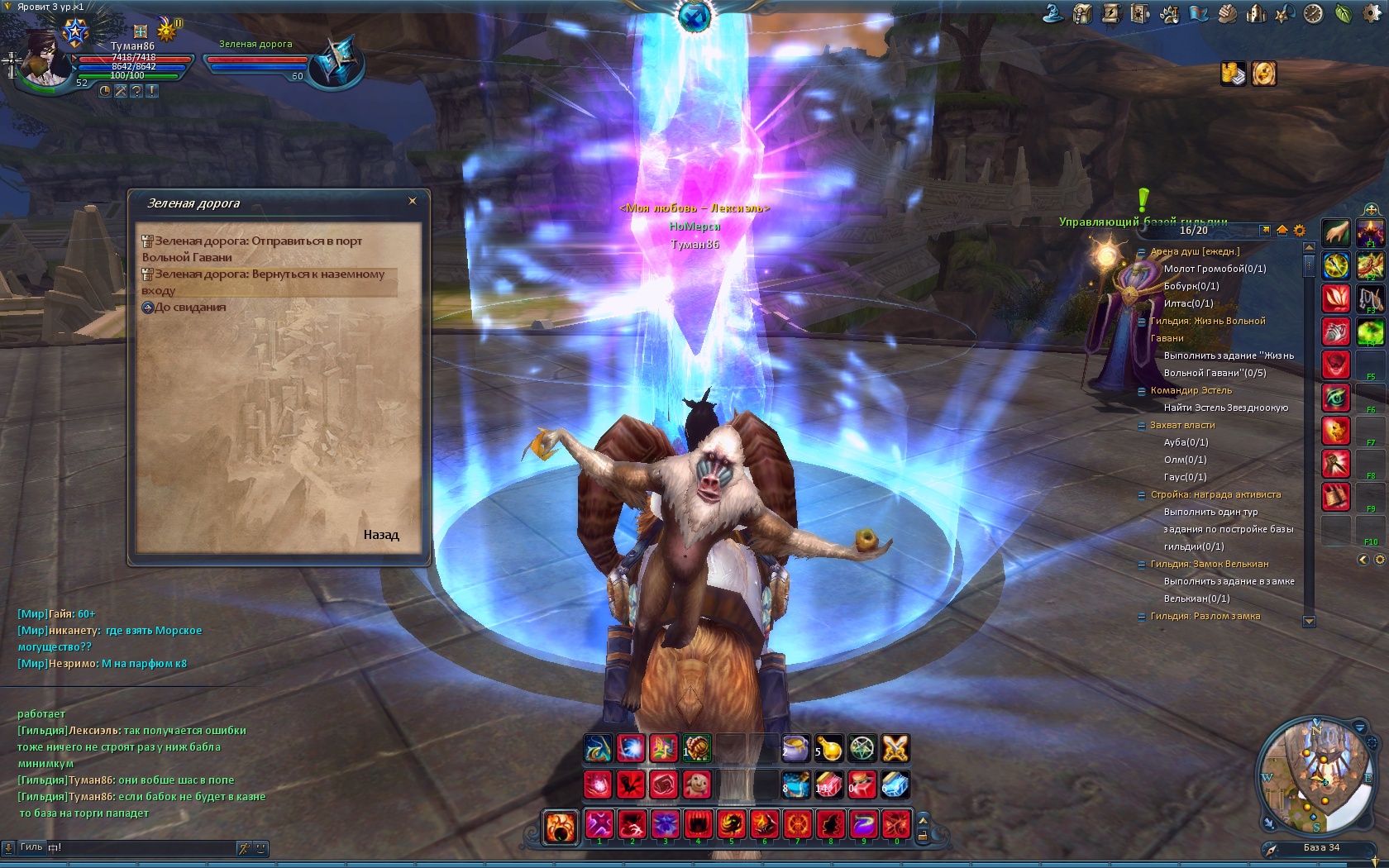This screenshot has width=1389, height=868.
Task: Choose the 'До свидания' farewell option
Action: [x=190, y=308]
